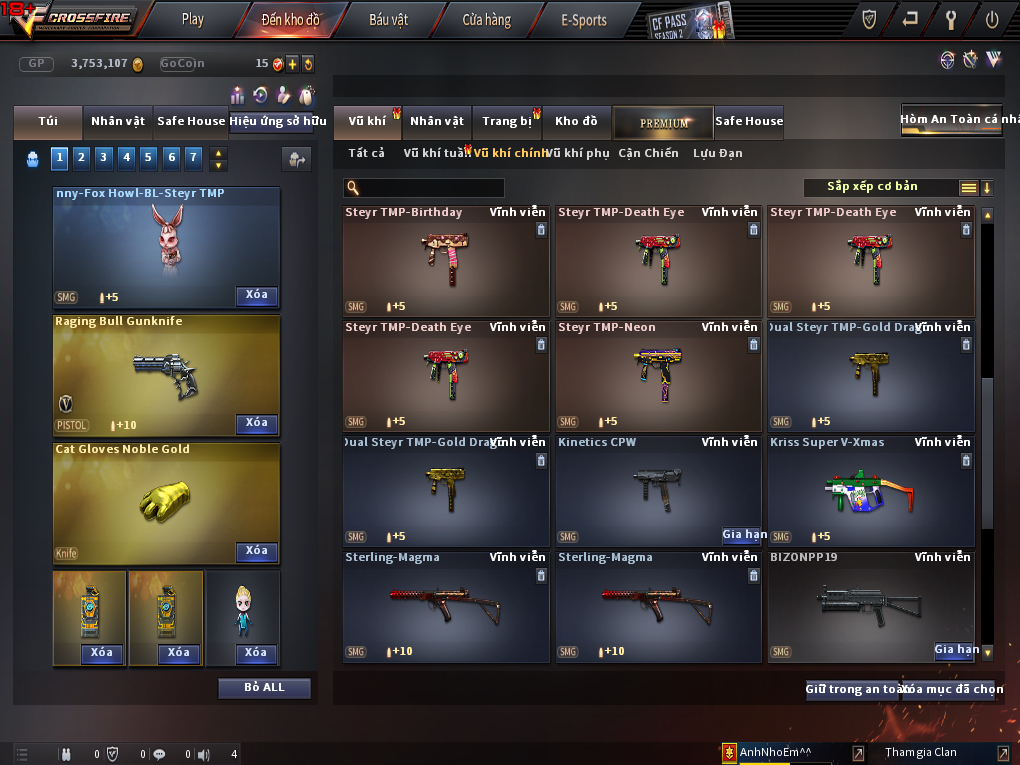Screen dimensions: 1020x765
Task: Select bag page 3
Action: (103, 157)
